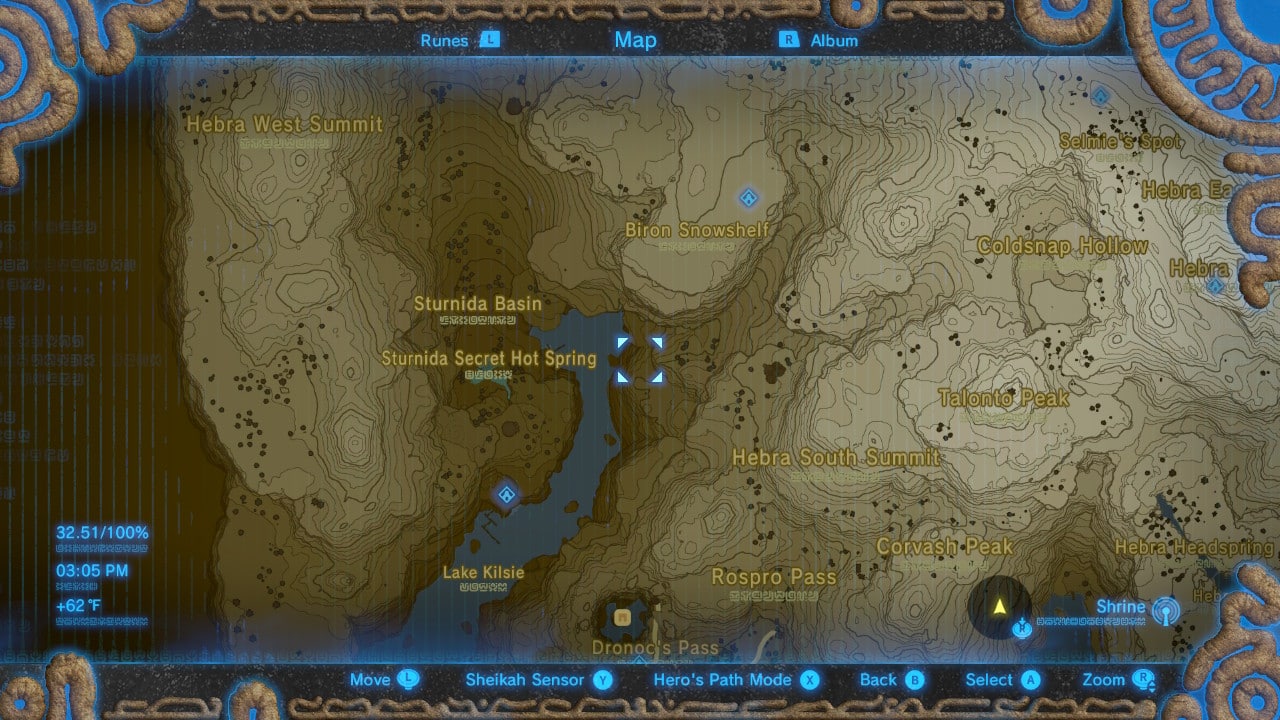Switch to the Map tab
The width and height of the screenshot is (1280, 720).
click(x=636, y=40)
